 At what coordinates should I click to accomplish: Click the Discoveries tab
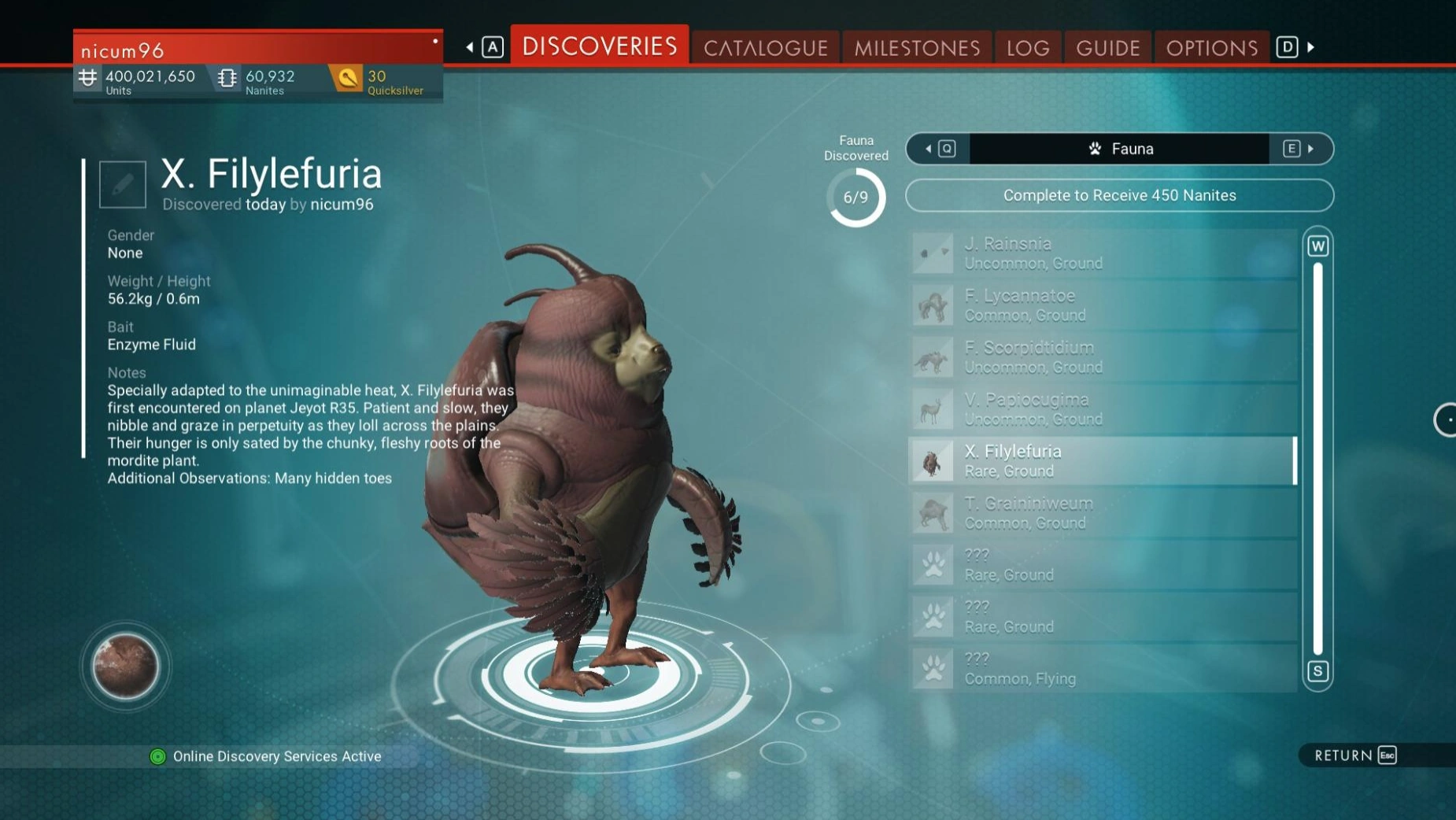[600, 46]
